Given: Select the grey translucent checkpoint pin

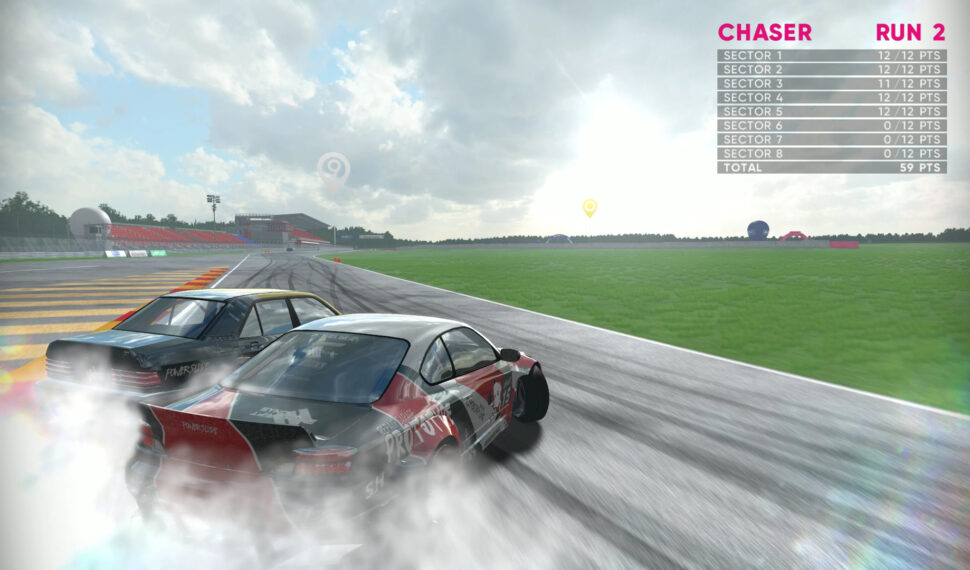Looking at the screenshot, I should [333, 169].
